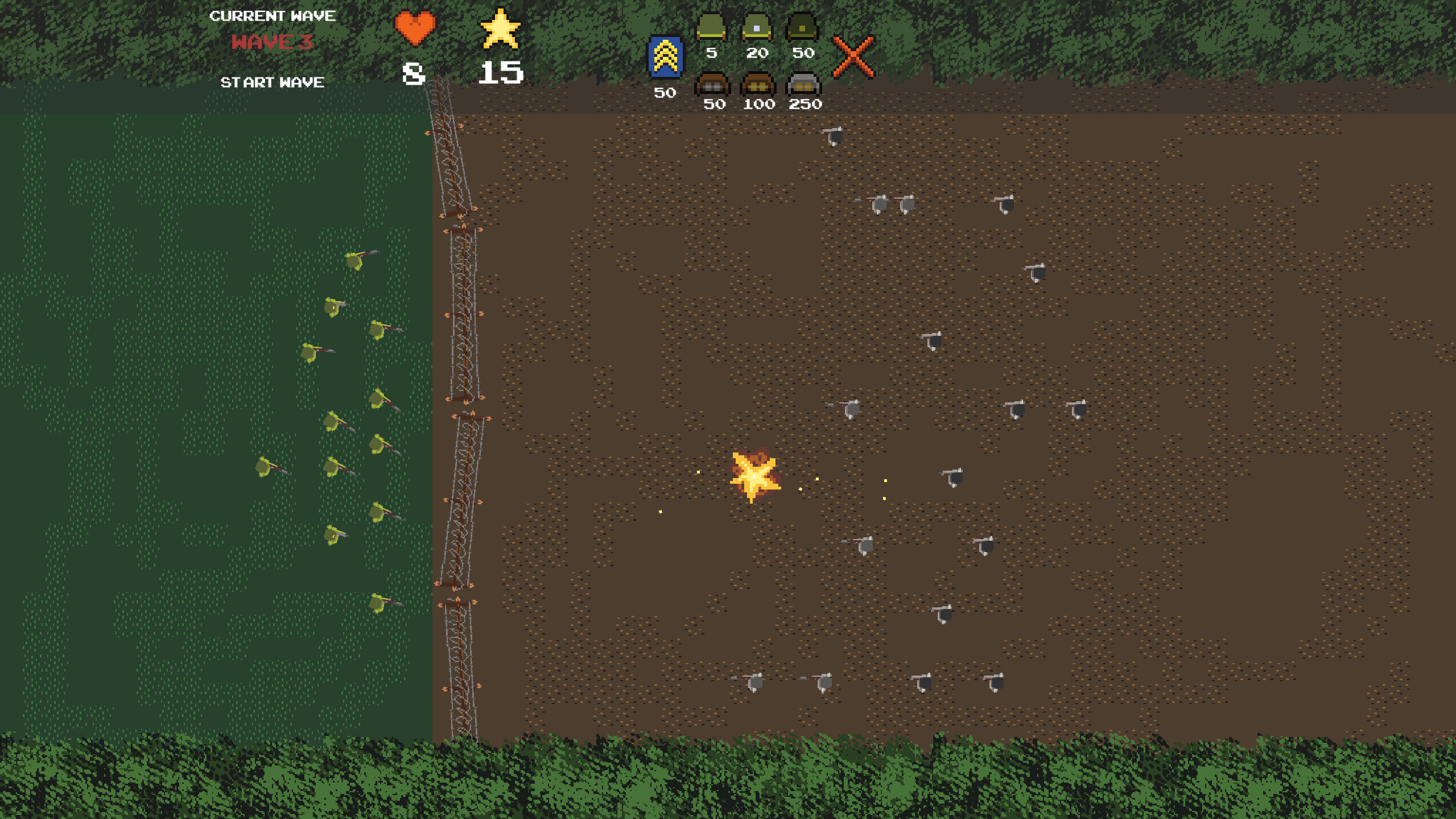
Task: Pick the dark green helmet costing 50
Action: [802, 27]
